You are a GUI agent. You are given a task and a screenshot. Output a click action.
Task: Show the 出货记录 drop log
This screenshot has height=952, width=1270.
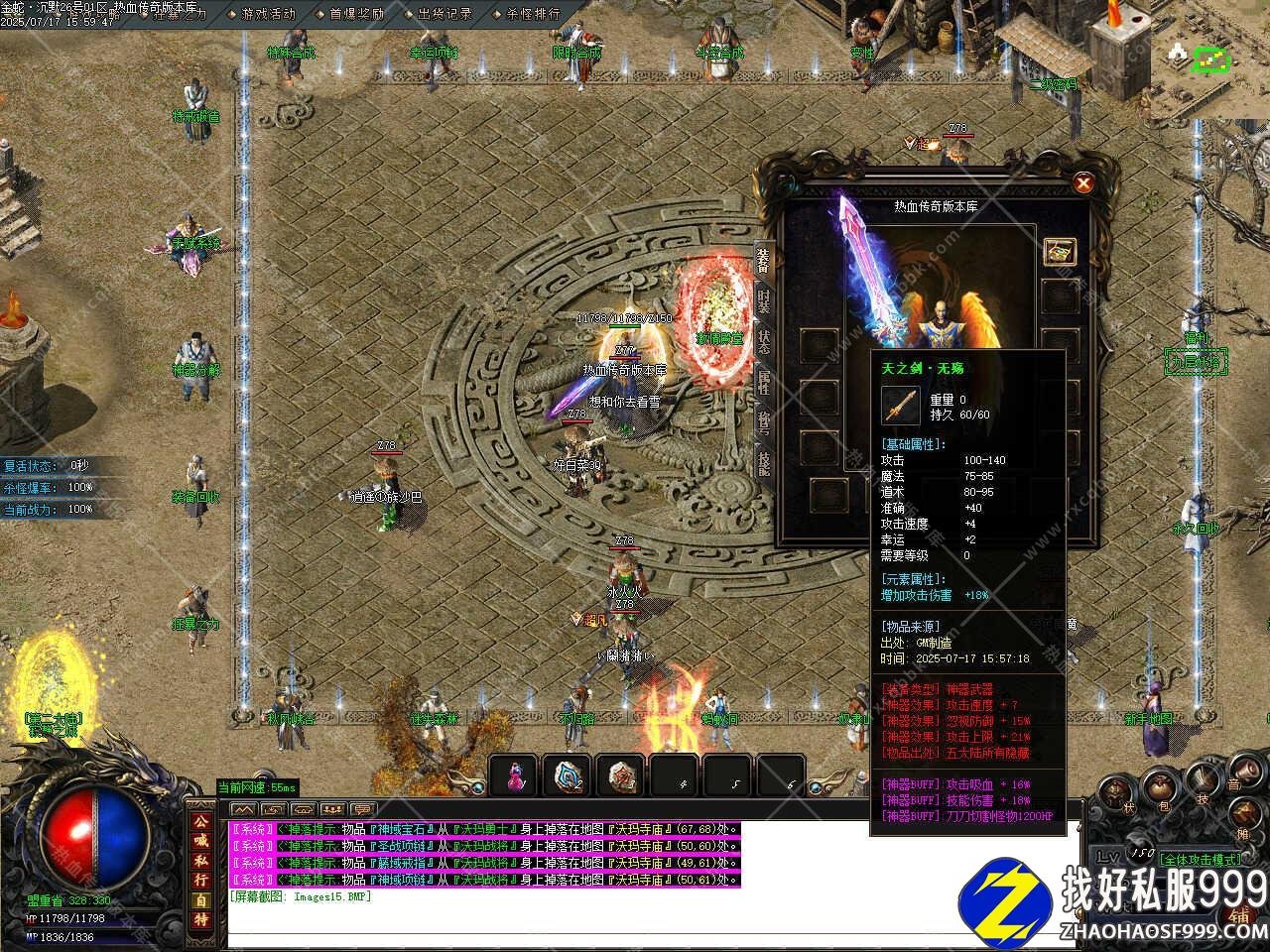click(x=444, y=14)
